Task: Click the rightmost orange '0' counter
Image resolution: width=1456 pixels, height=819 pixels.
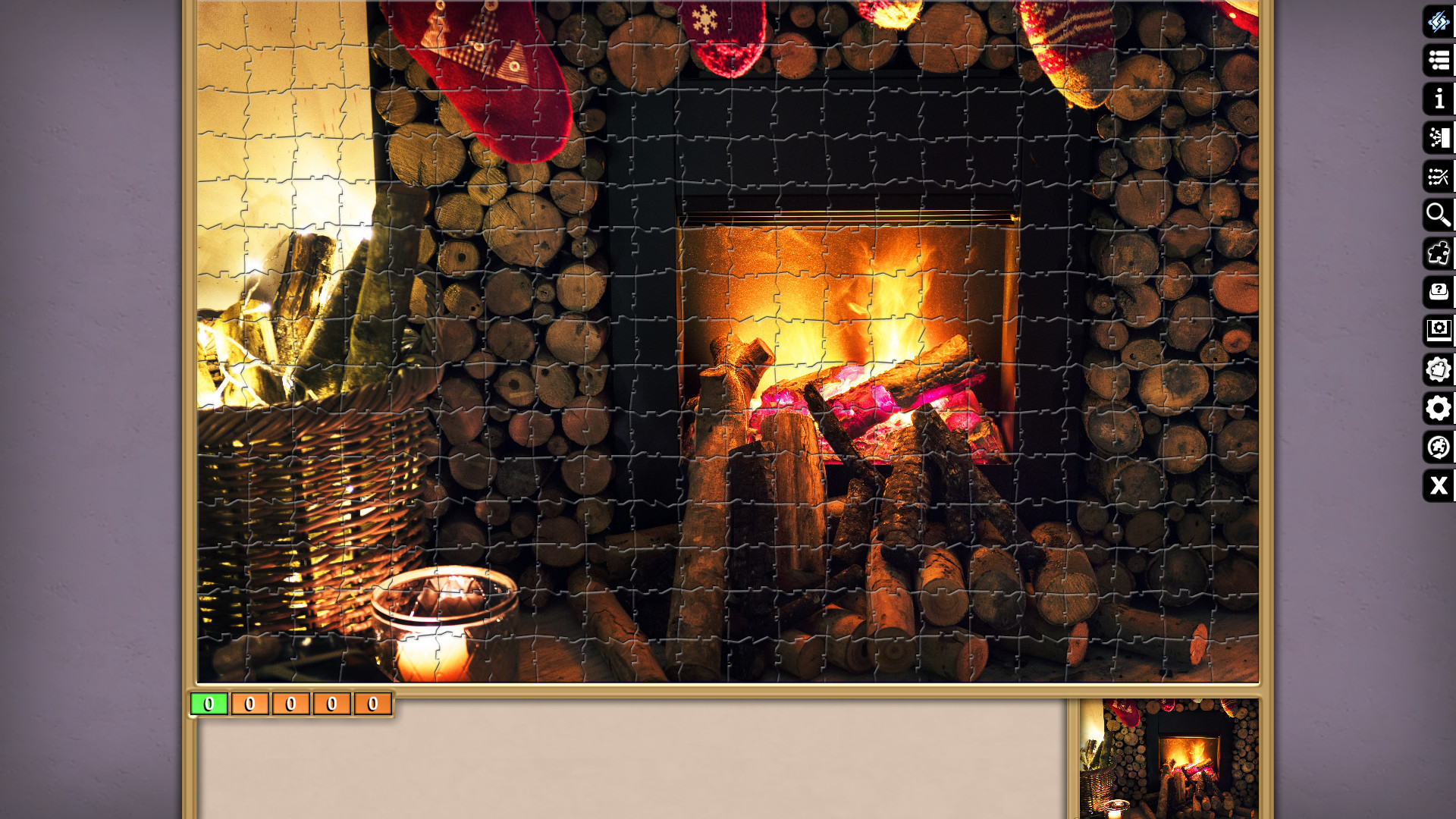Action: [x=372, y=704]
